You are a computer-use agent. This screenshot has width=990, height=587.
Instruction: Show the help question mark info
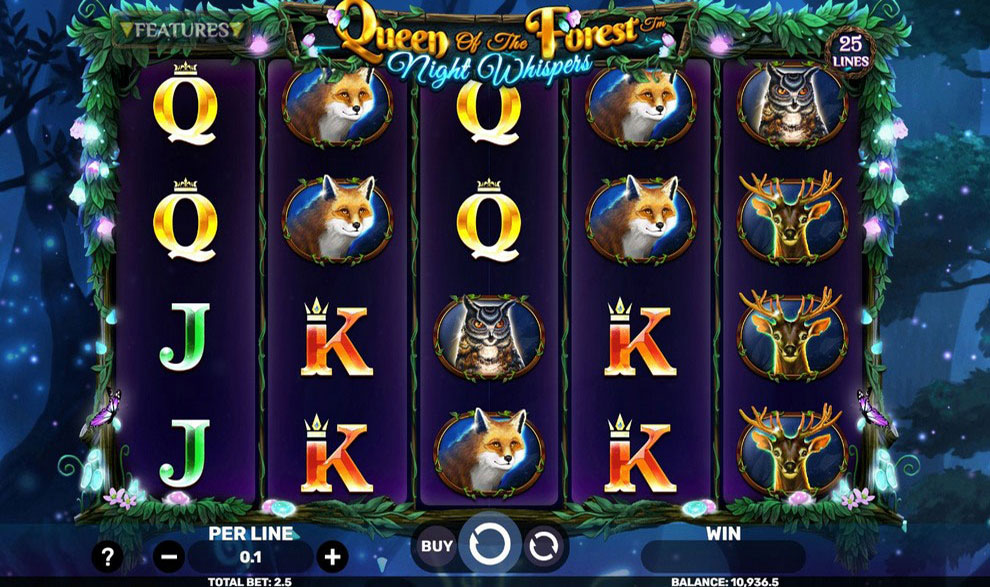click(x=107, y=557)
